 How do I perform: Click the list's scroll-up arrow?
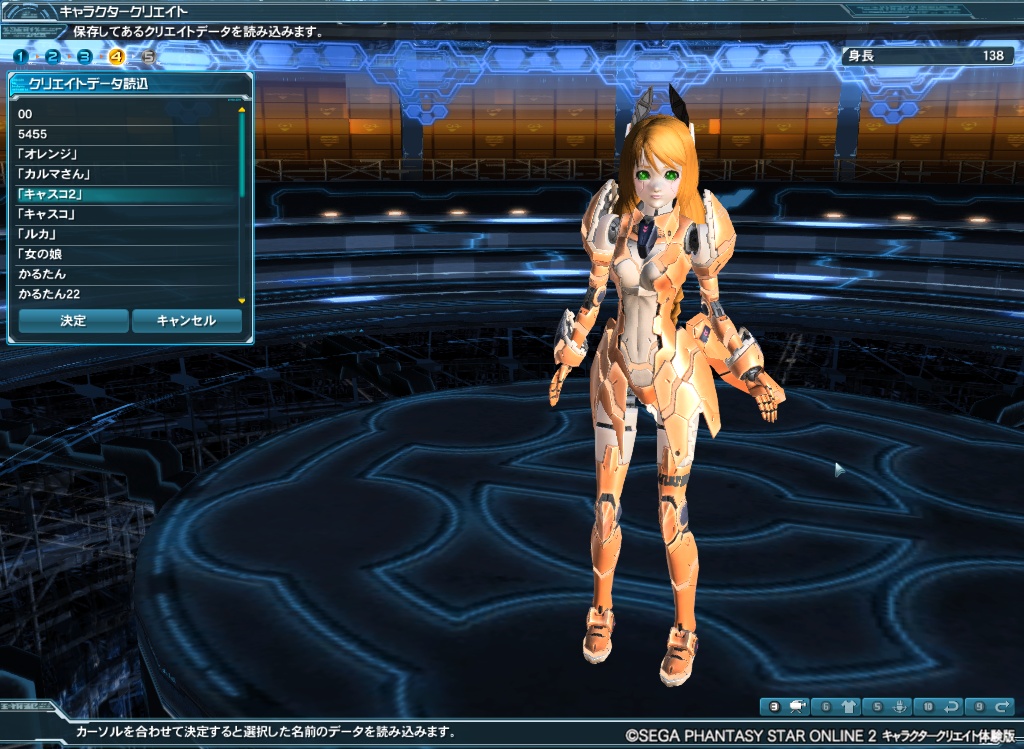click(241, 109)
